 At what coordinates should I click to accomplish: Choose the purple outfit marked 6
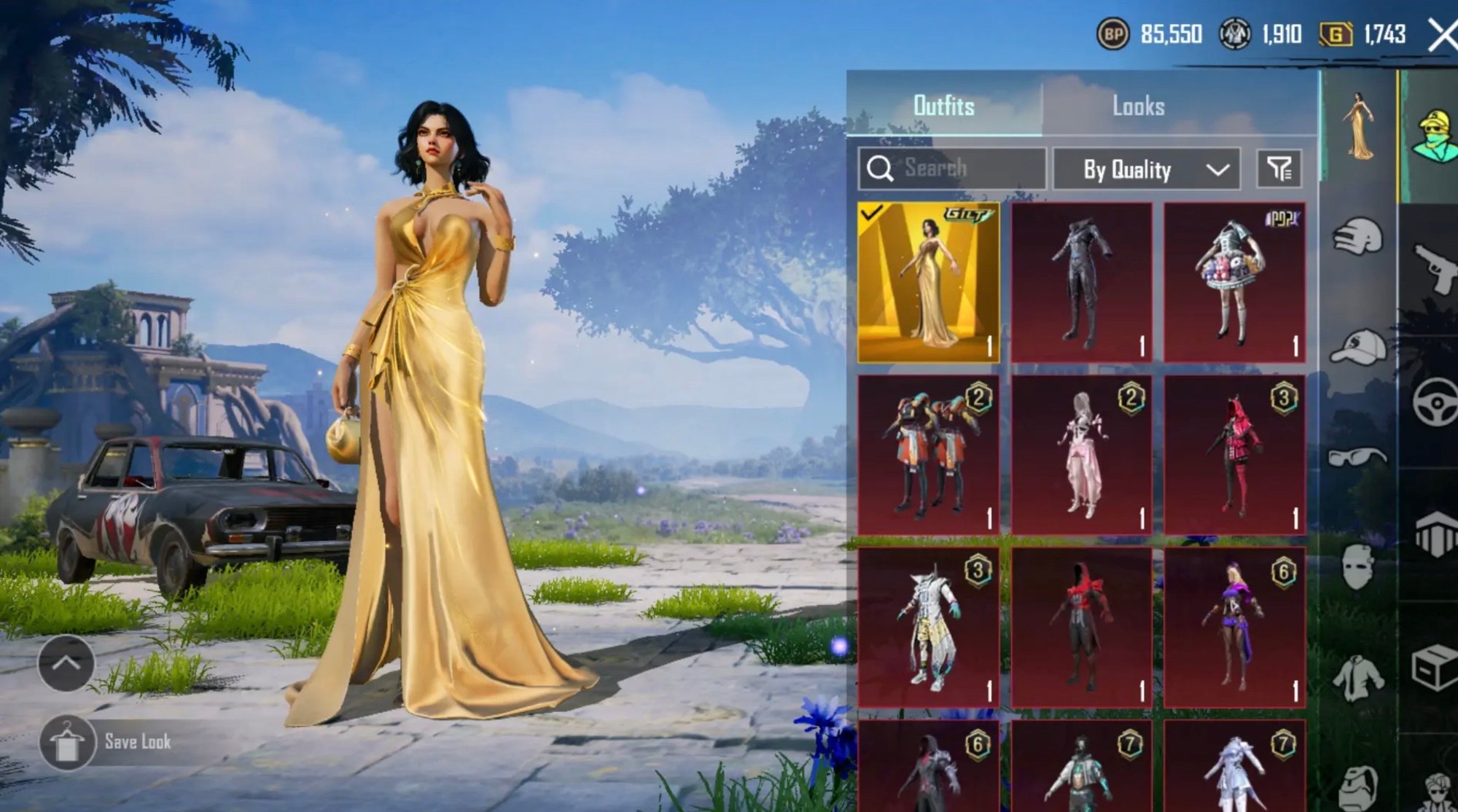pos(1234,628)
